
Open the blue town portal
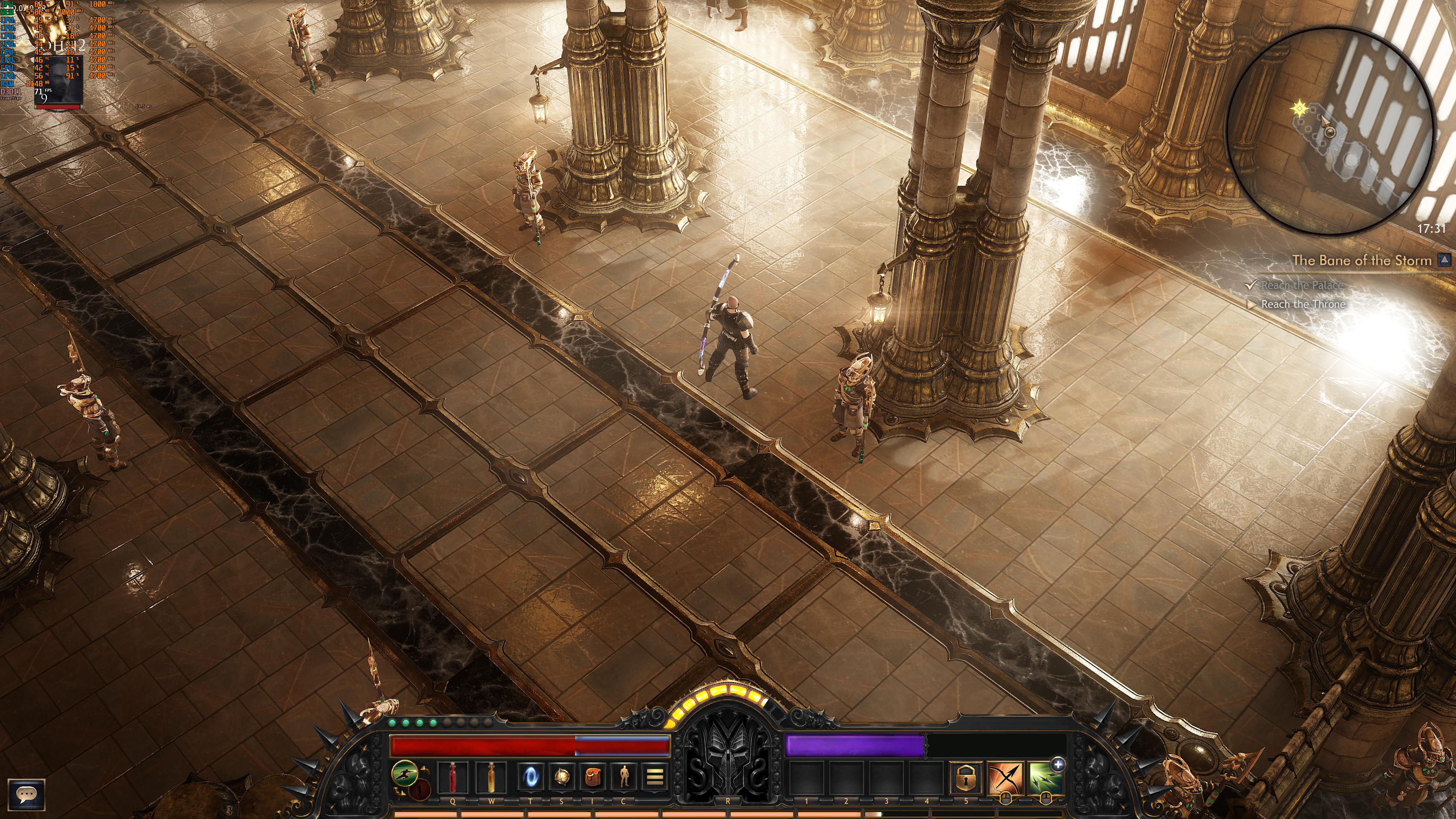coord(530,777)
